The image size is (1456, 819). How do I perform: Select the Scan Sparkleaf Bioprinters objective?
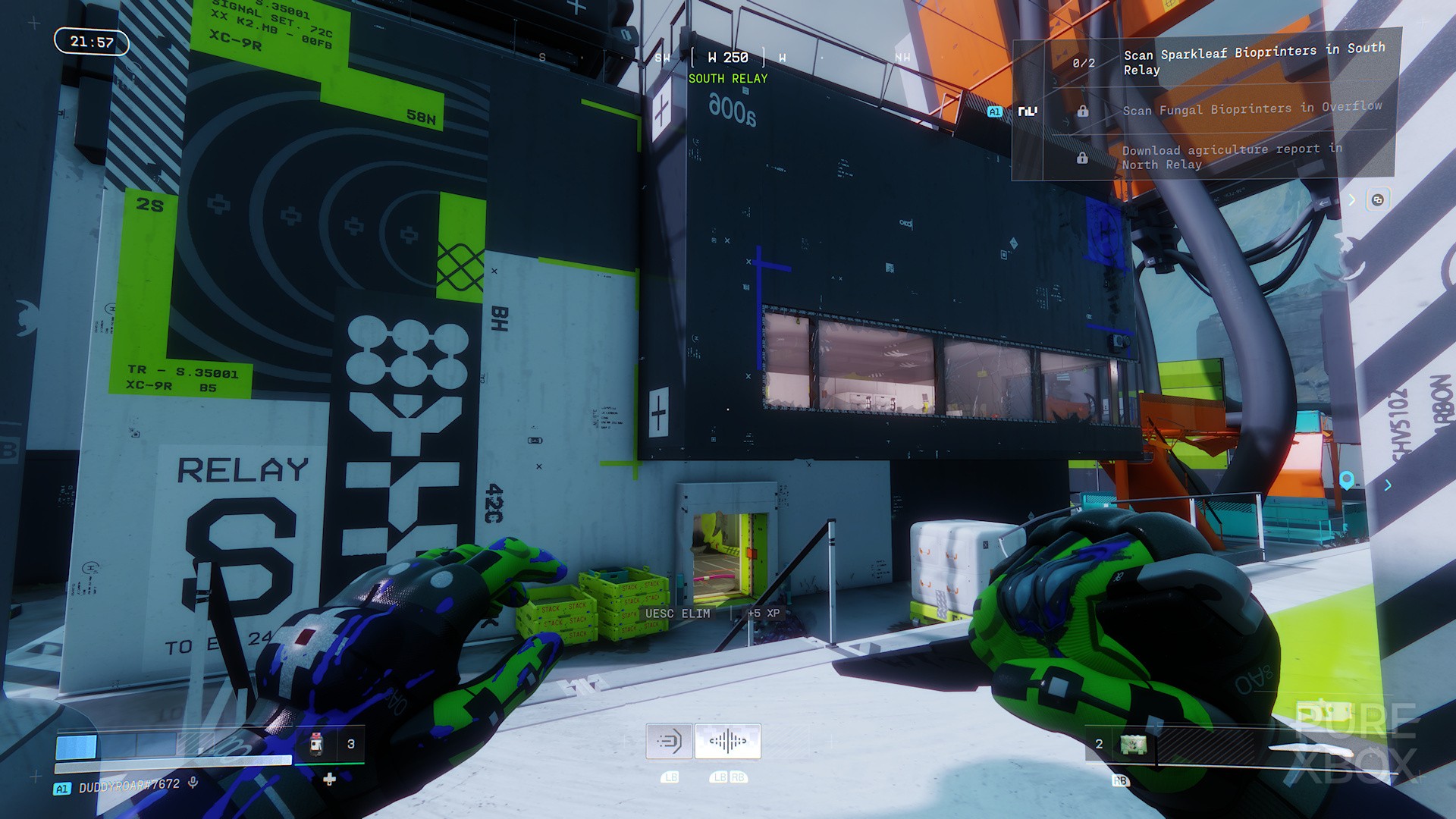coord(1254,61)
